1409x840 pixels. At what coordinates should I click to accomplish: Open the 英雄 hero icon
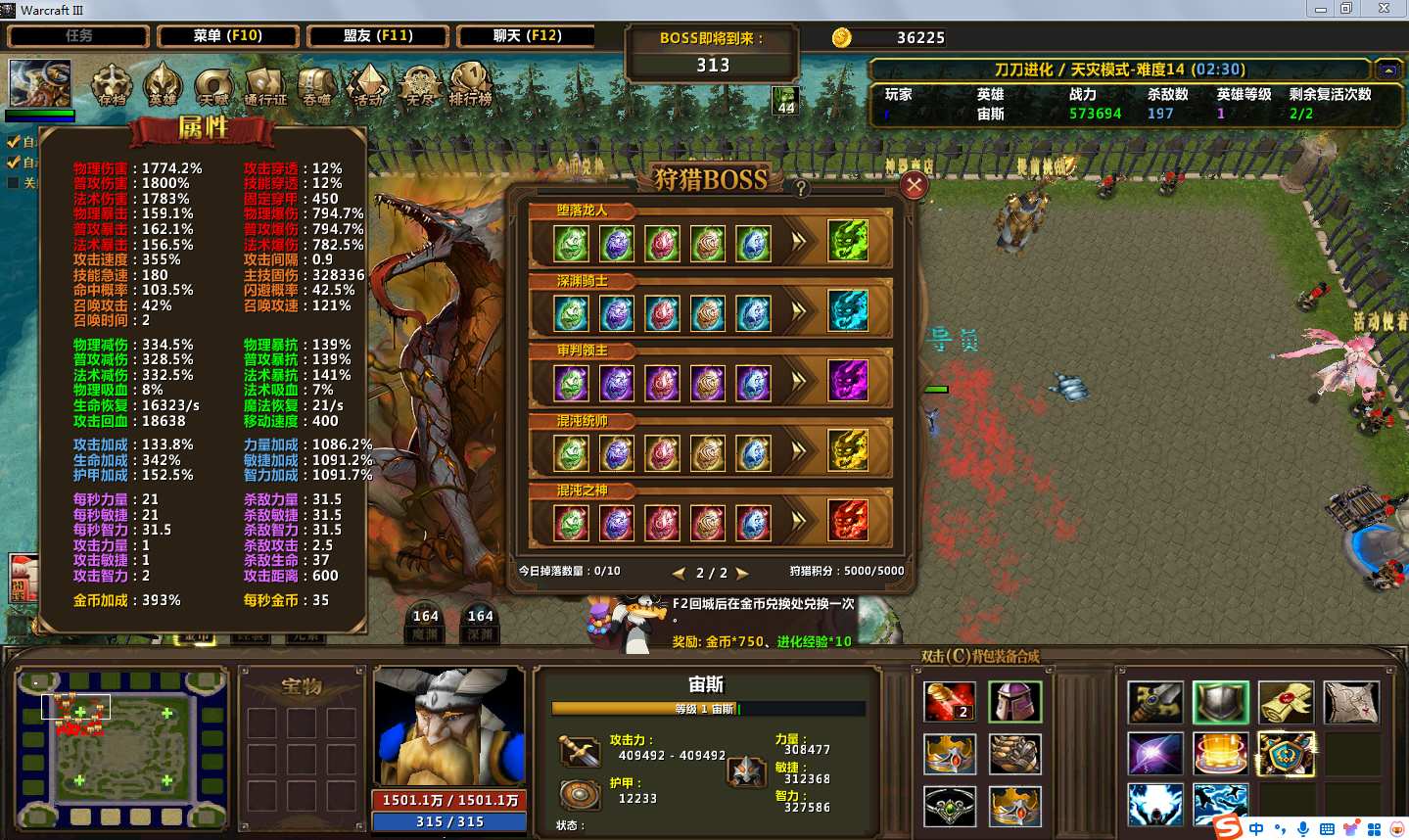coord(163,84)
